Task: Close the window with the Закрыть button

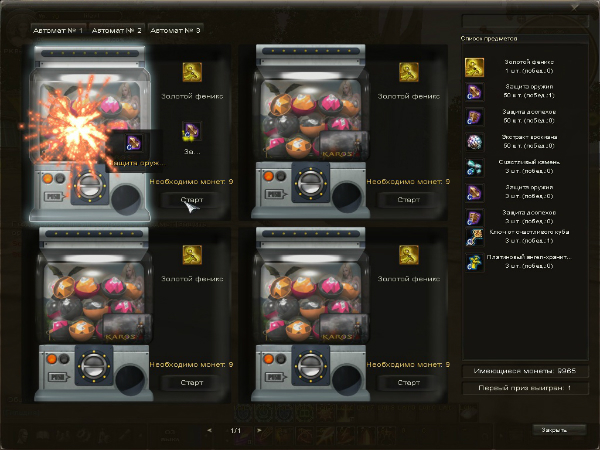Action: (554, 429)
